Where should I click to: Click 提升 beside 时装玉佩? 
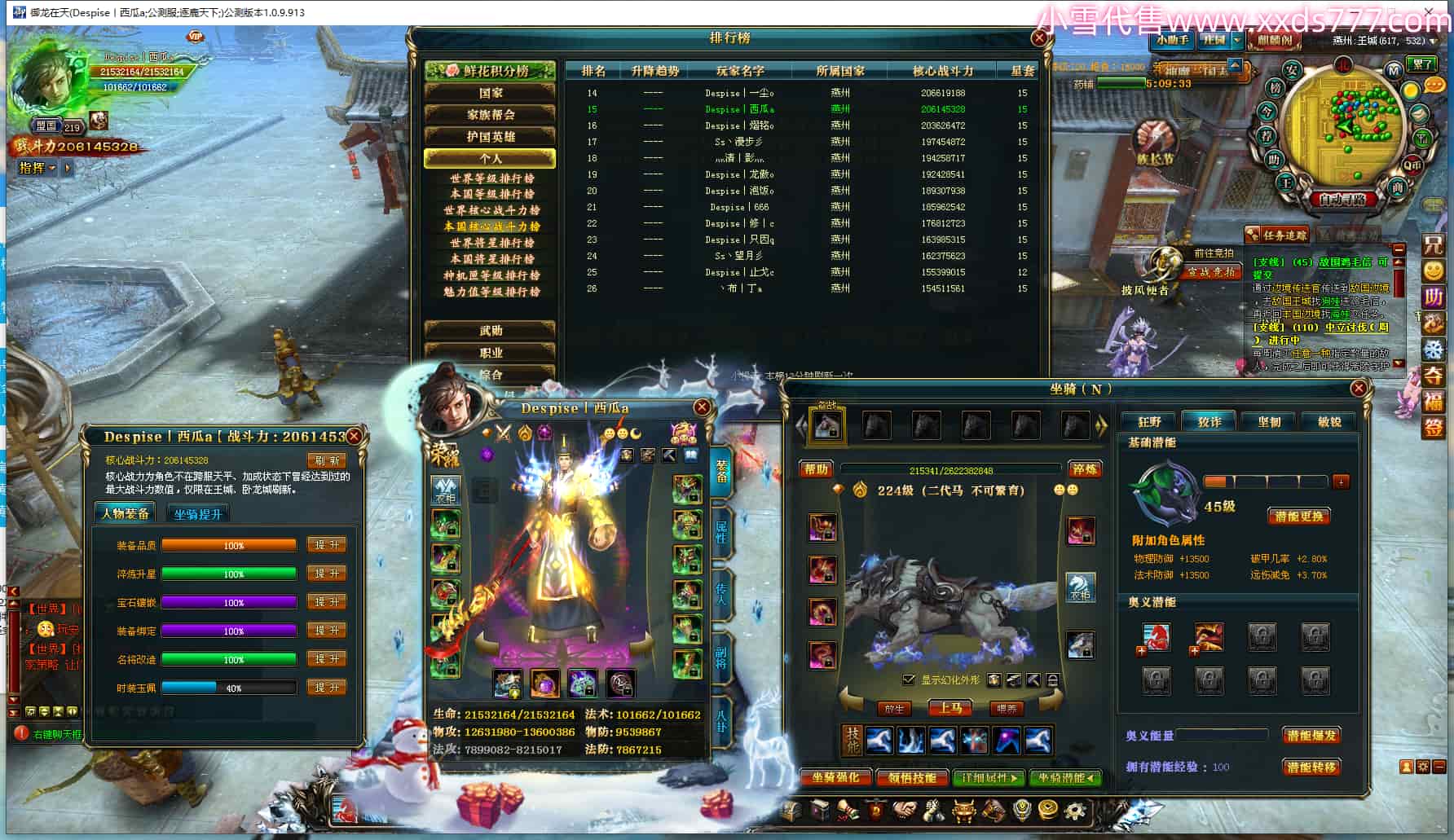[327, 688]
